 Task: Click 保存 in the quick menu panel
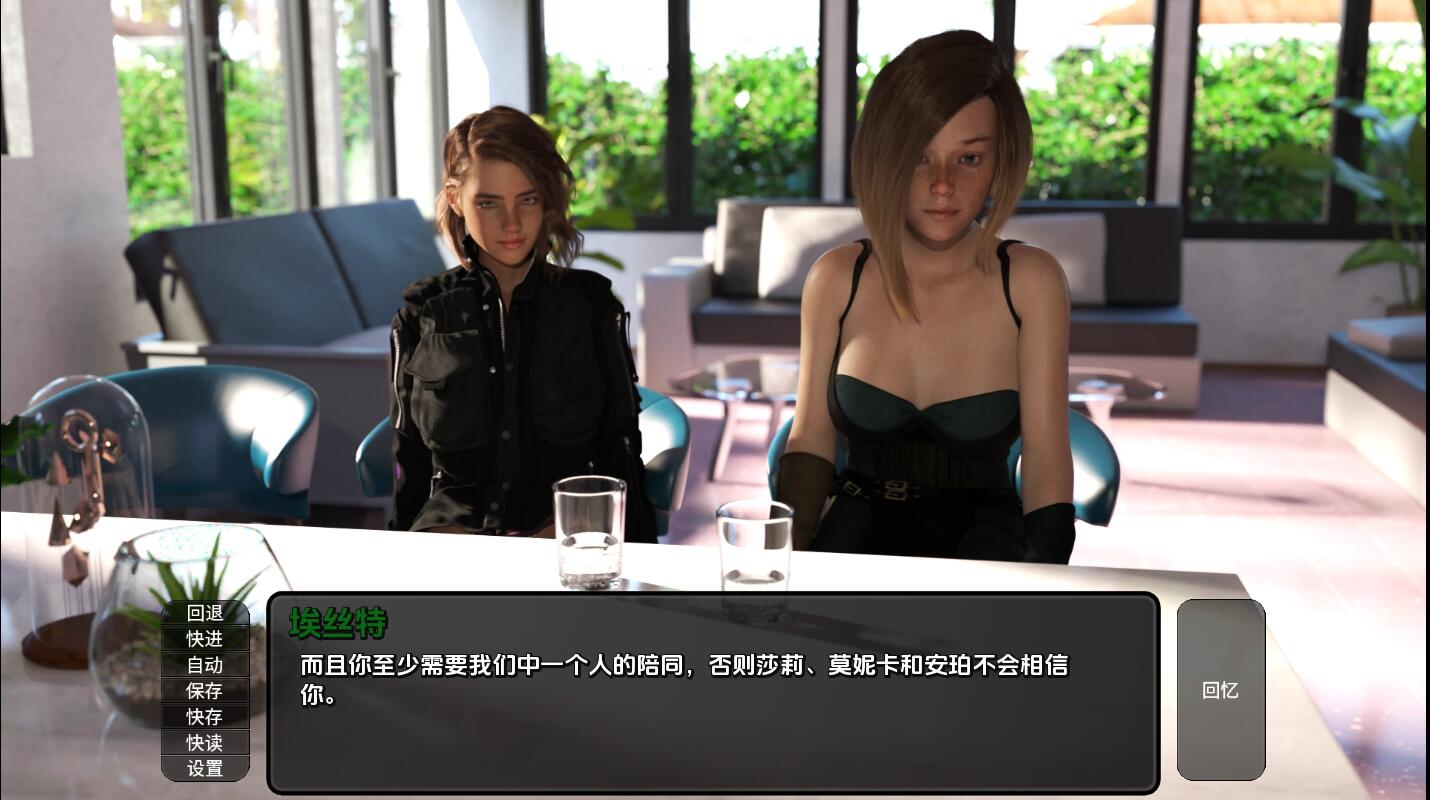point(204,691)
